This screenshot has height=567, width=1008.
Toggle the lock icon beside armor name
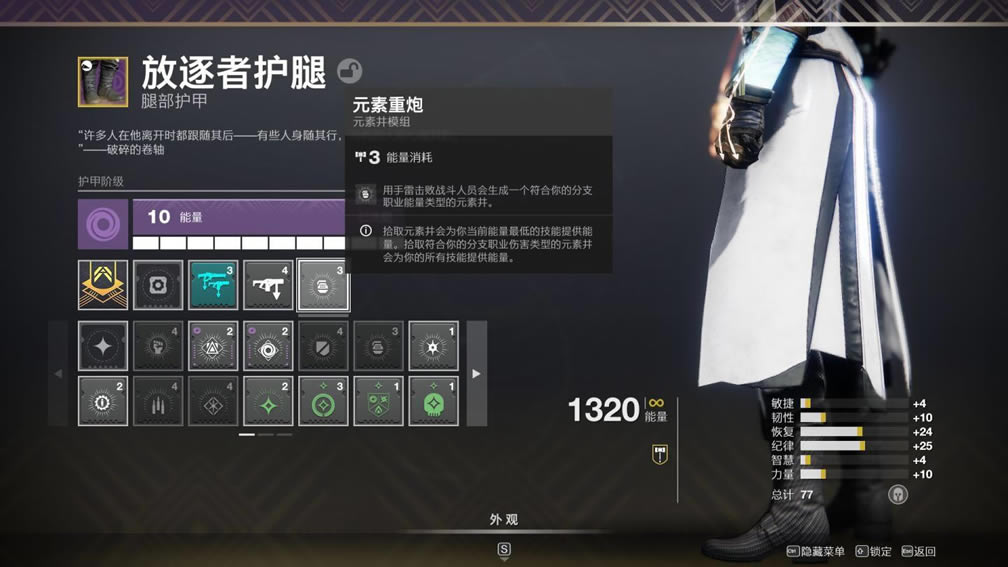349,71
